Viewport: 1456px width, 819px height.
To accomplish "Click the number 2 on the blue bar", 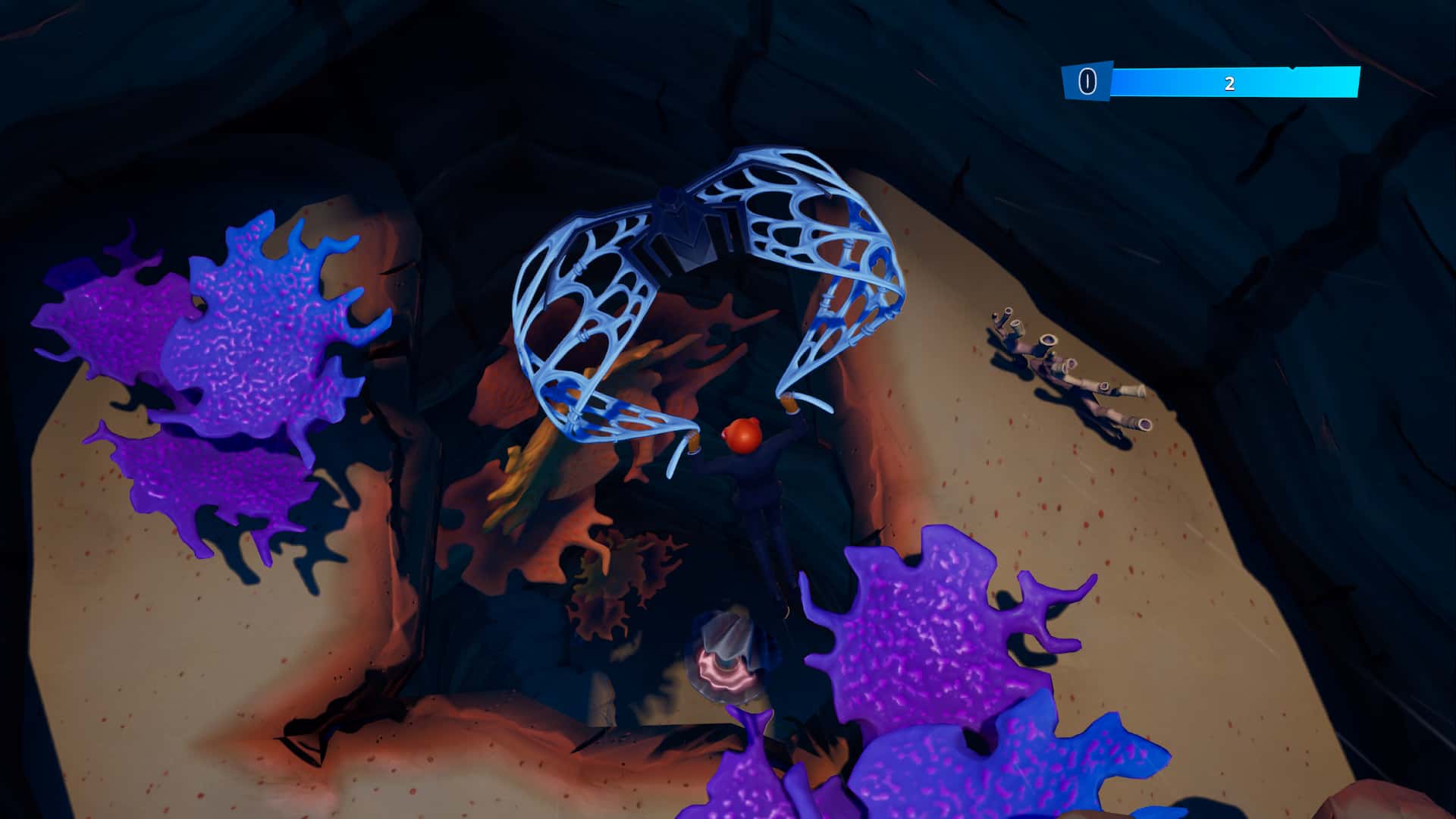I will (1228, 85).
